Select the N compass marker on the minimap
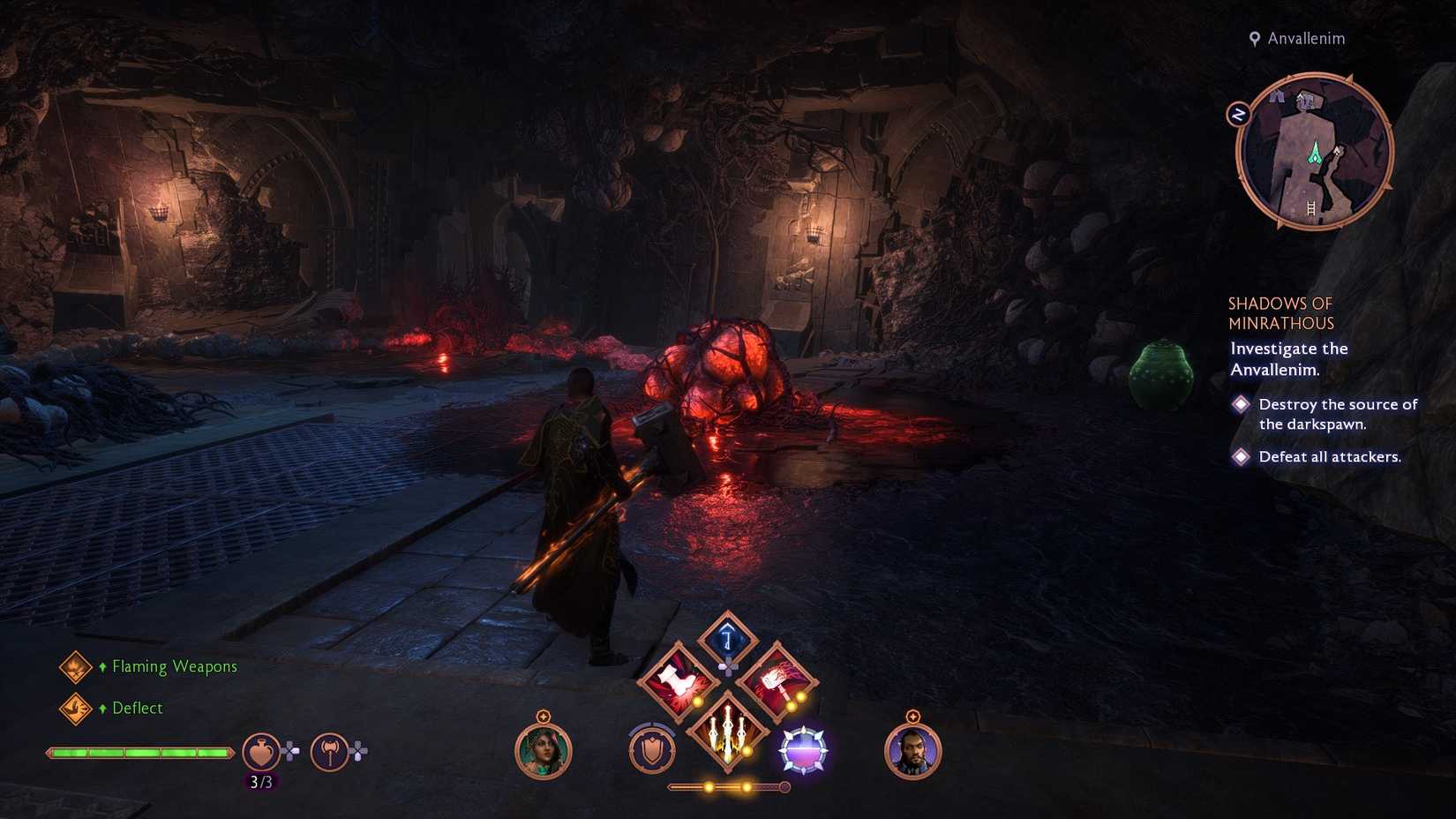Image resolution: width=1456 pixels, height=819 pixels. 1240,111
